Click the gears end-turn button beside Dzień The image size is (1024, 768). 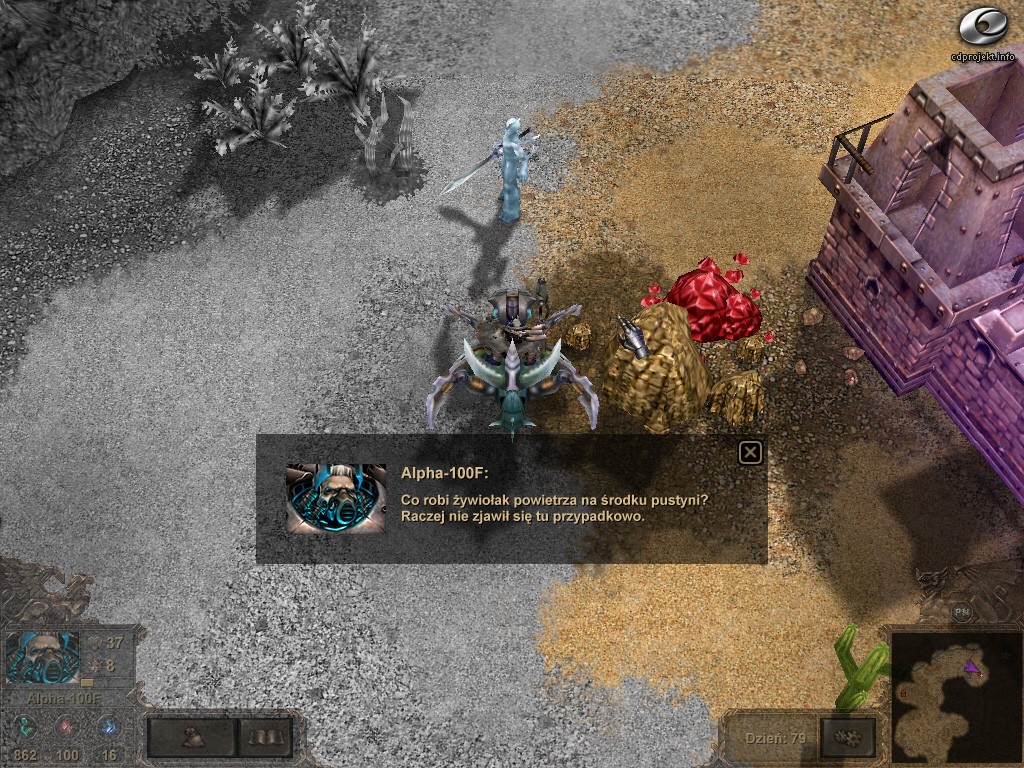tap(846, 738)
